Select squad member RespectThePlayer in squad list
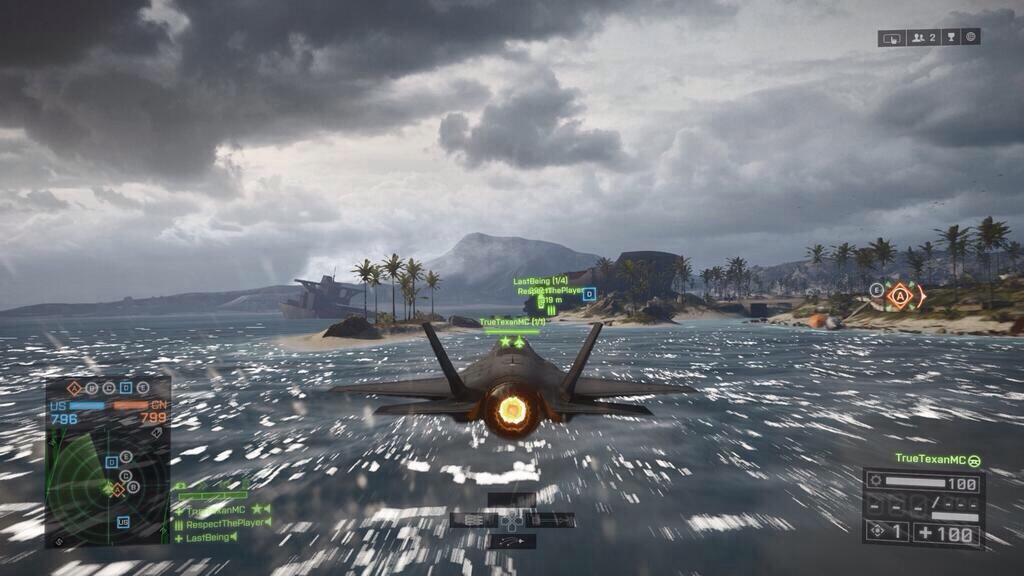 click(x=224, y=523)
